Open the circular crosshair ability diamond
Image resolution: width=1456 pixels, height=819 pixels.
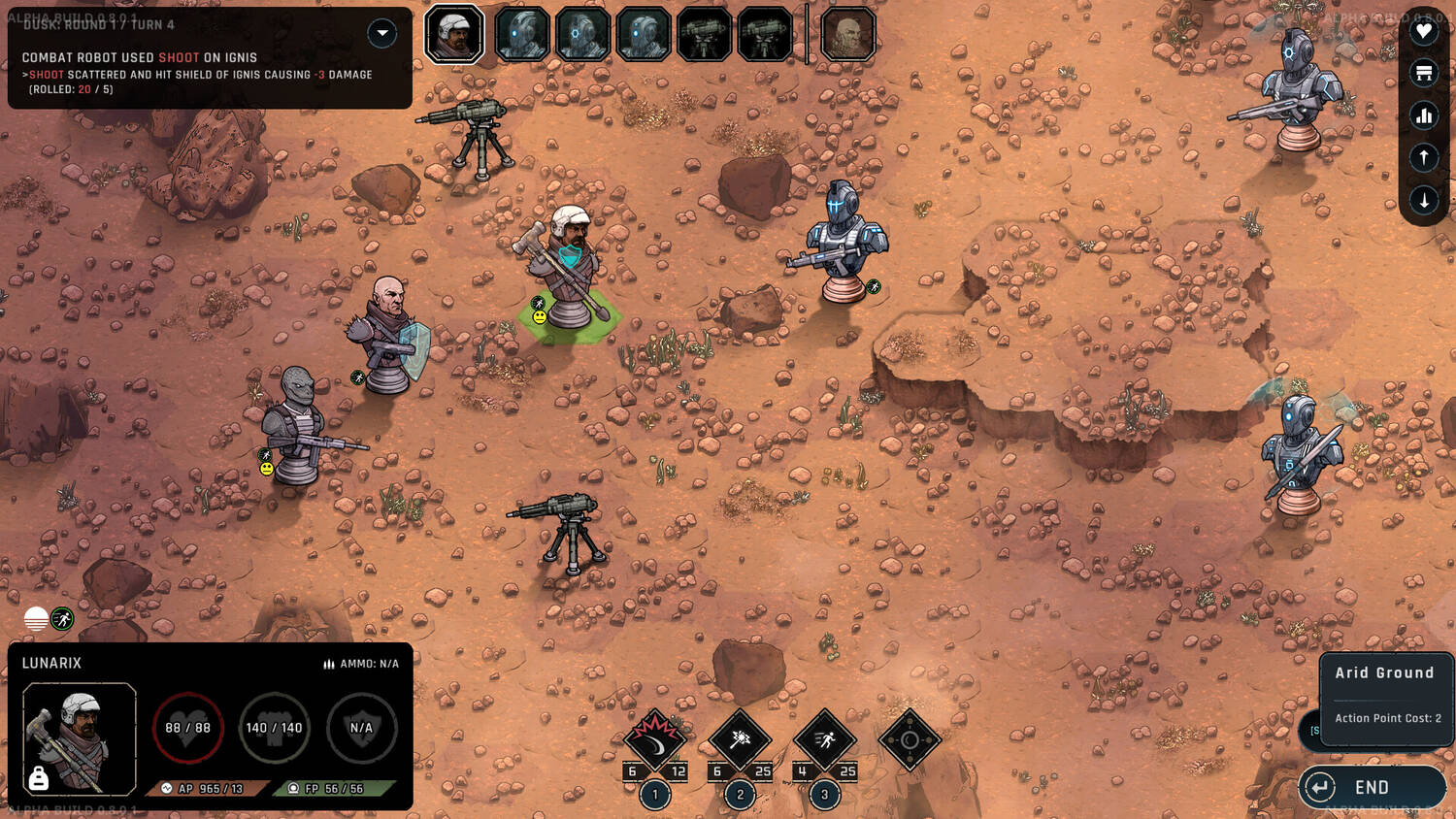pyautogui.click(x=910, y=740)
